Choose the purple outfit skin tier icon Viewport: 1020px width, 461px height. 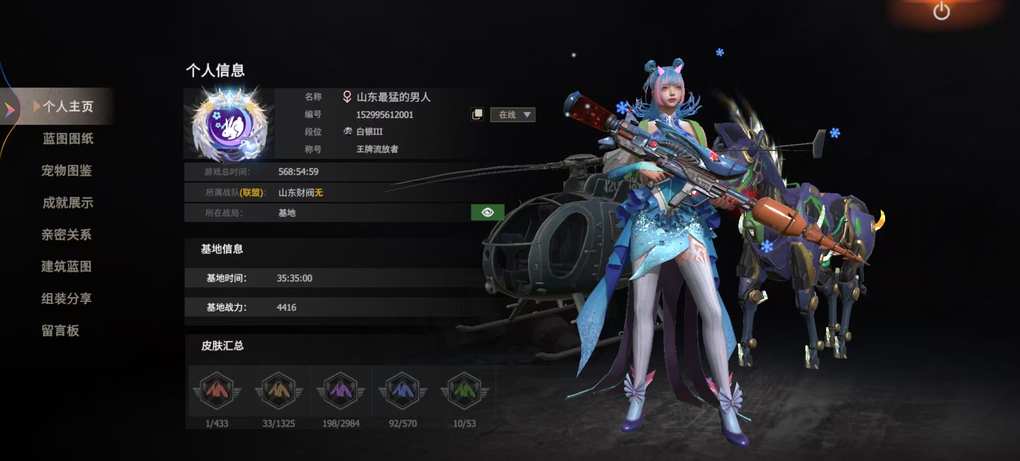tap(340, 389)
